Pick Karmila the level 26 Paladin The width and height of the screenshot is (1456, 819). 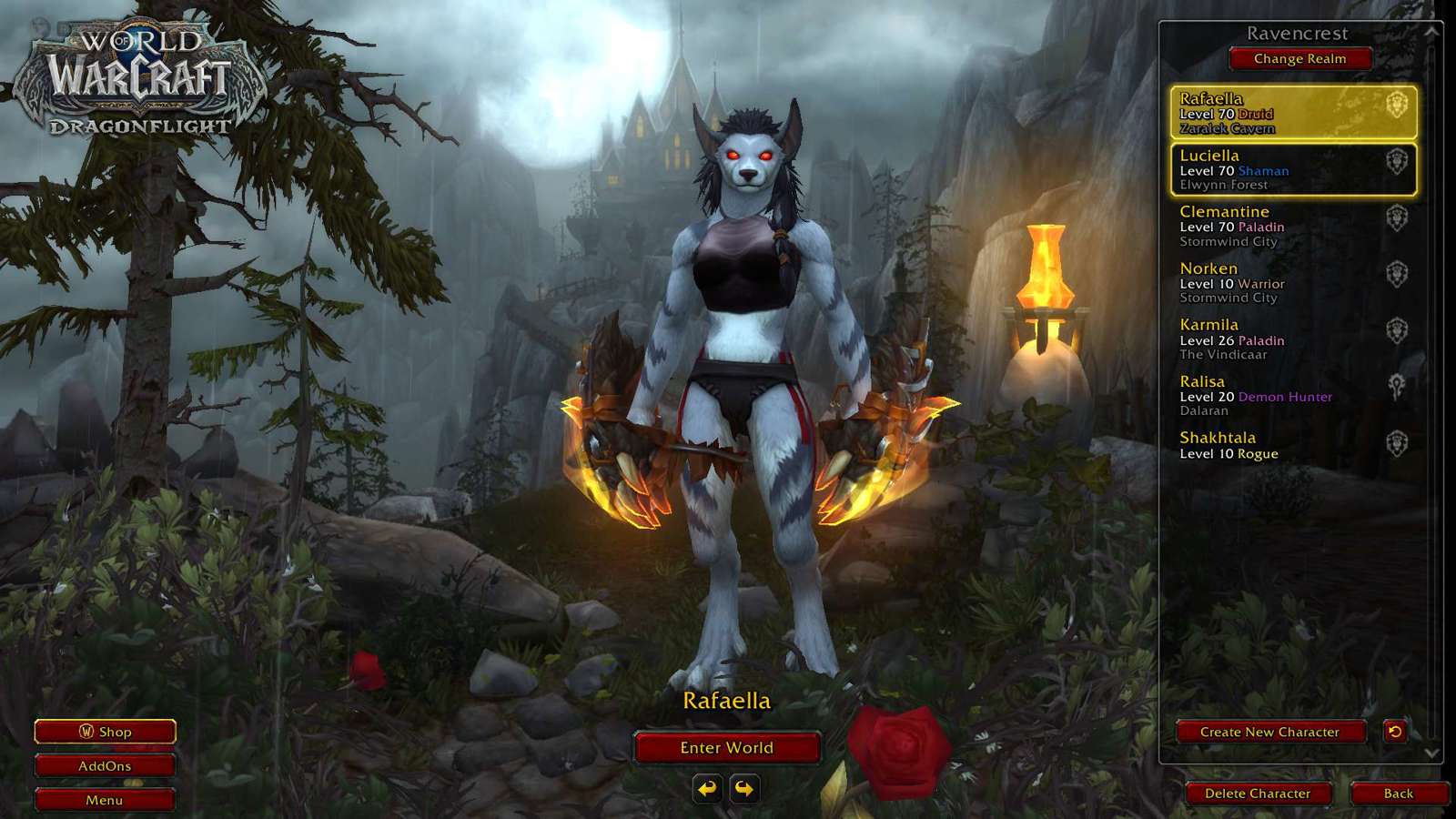pyautogui.click(x=1292, y=339)
